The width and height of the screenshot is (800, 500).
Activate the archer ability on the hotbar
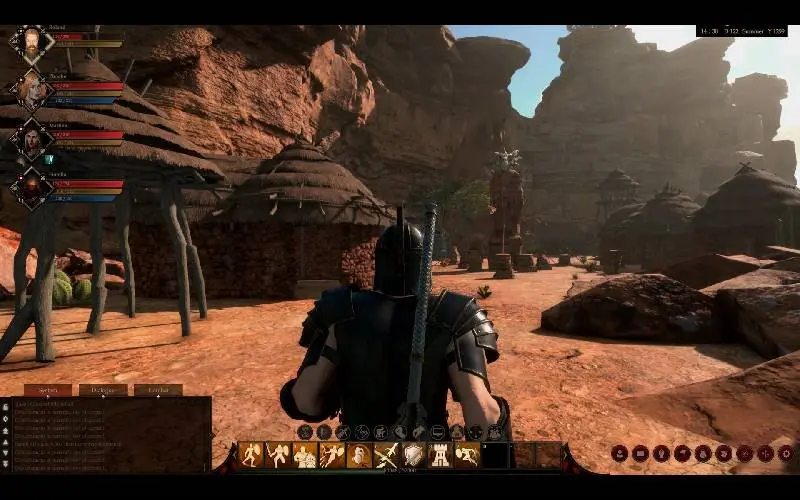coord(331,455)
